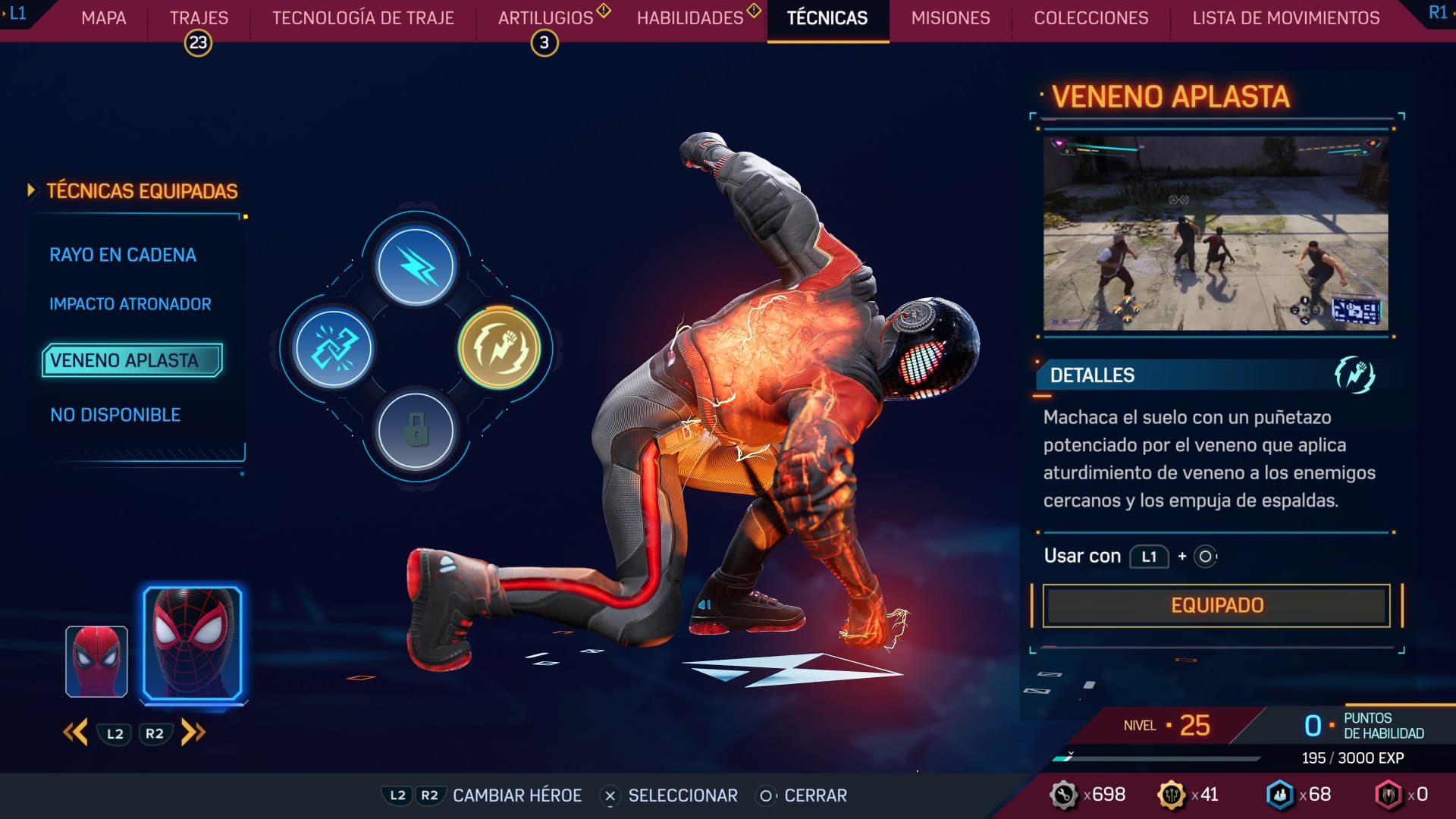Show the MISIONES tab
1456x819 pixels.
click(950, 18)
